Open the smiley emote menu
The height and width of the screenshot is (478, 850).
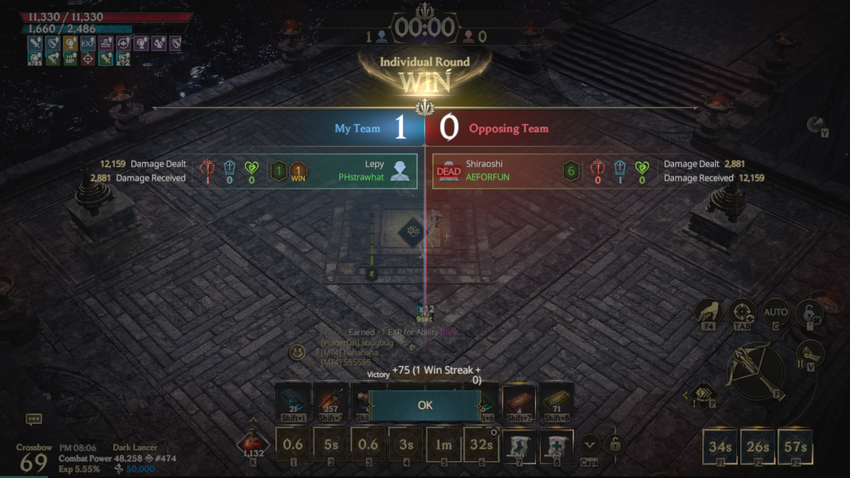297,352
